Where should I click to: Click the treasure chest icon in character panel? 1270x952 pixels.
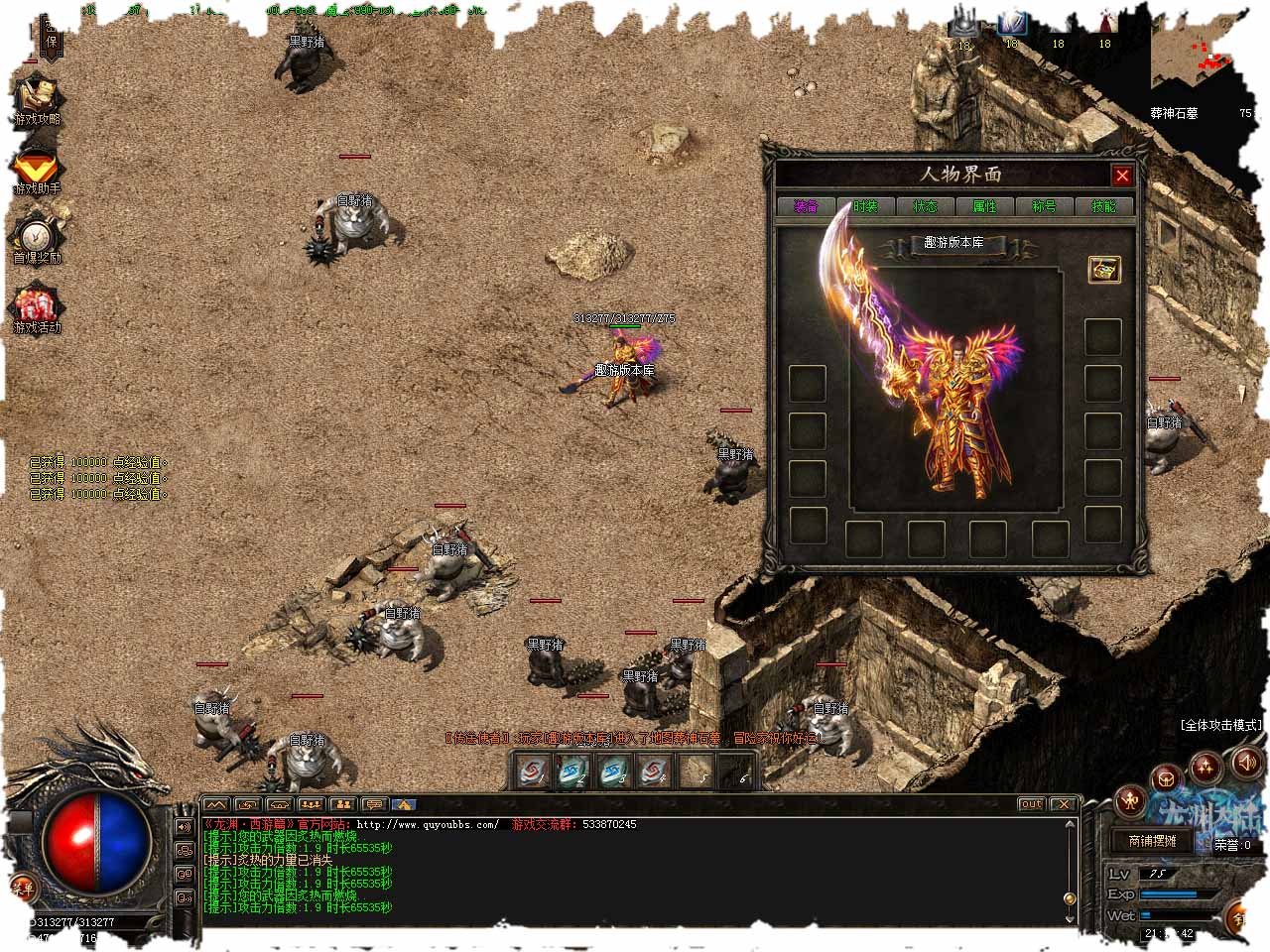1102,269
